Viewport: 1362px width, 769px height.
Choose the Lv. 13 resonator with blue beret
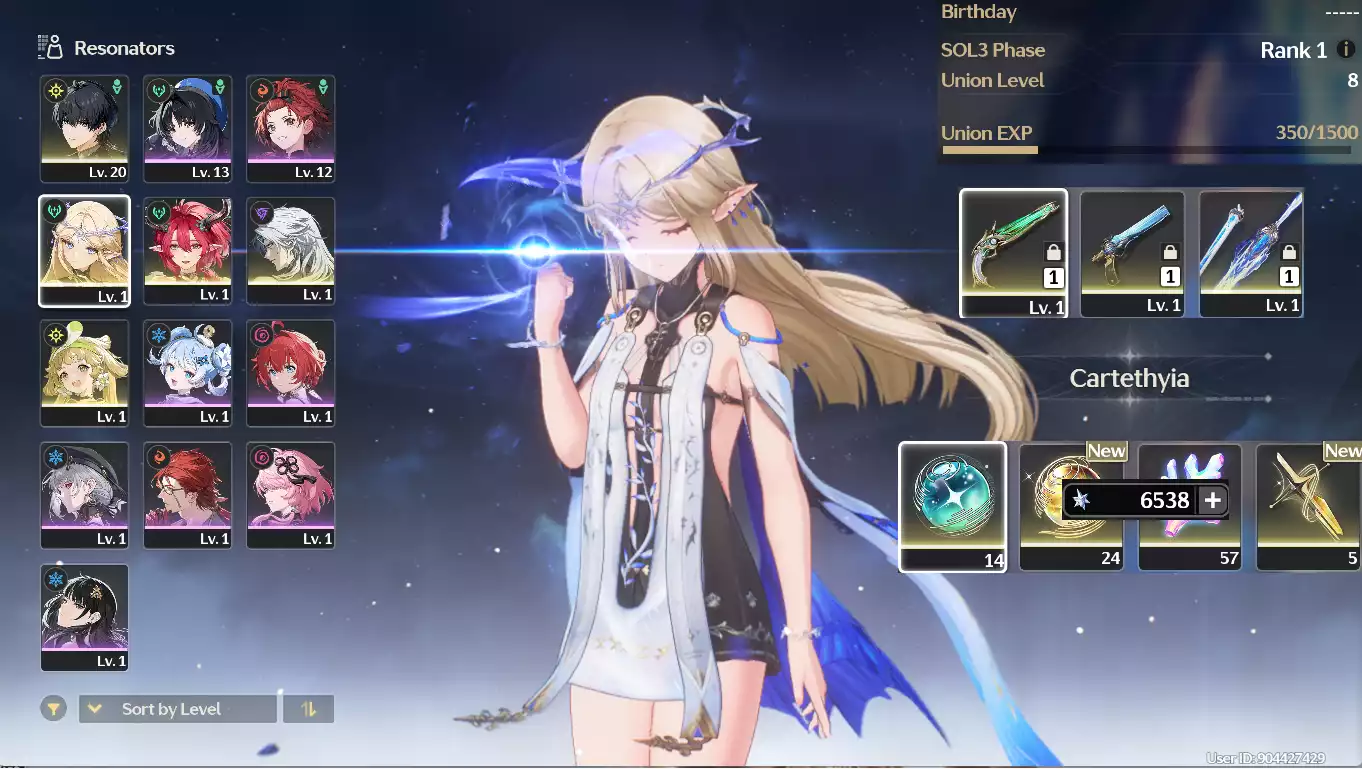tap(187, 128)
